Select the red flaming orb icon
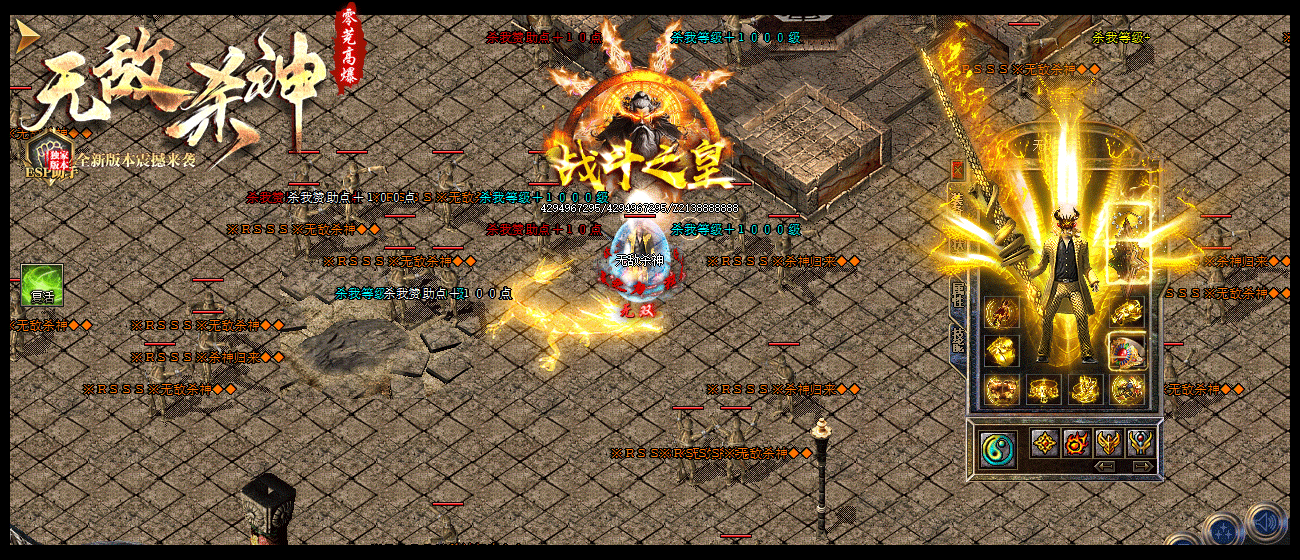This screenshot has width=1300, height=560. (x=1077, y=442)
